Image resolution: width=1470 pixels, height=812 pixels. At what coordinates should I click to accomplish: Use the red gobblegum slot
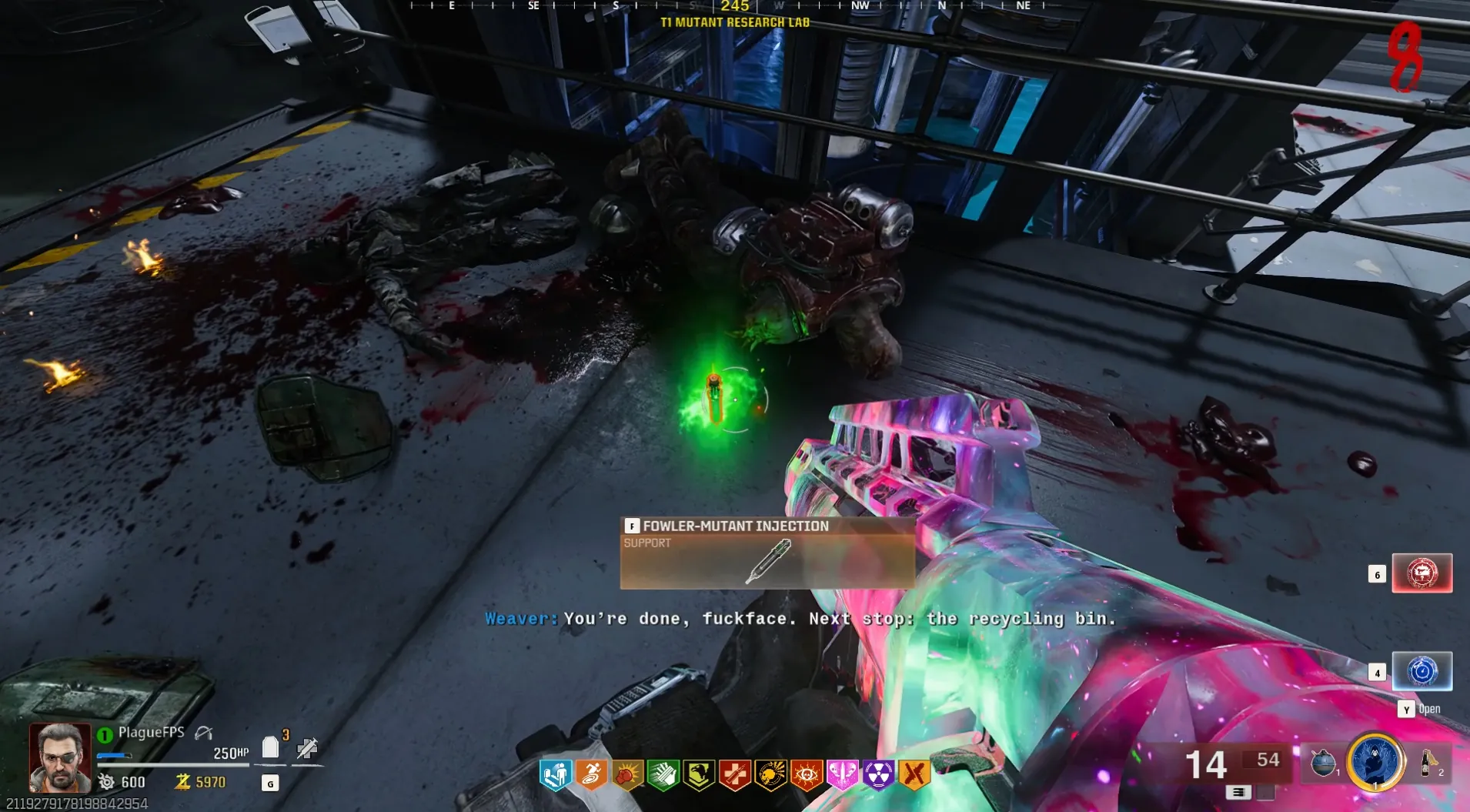1422,573
